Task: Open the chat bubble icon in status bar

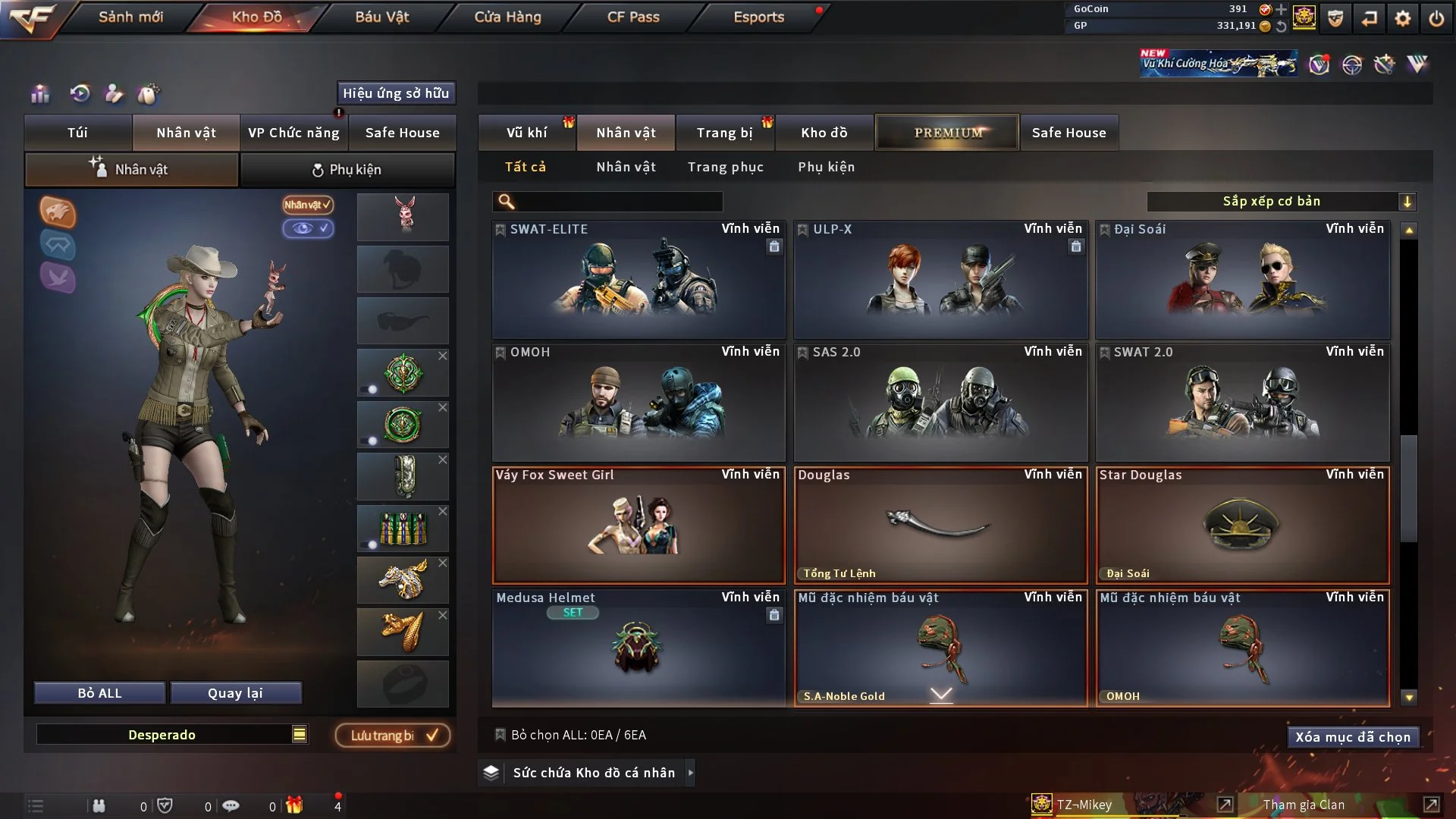Action: tap(231, 806)
